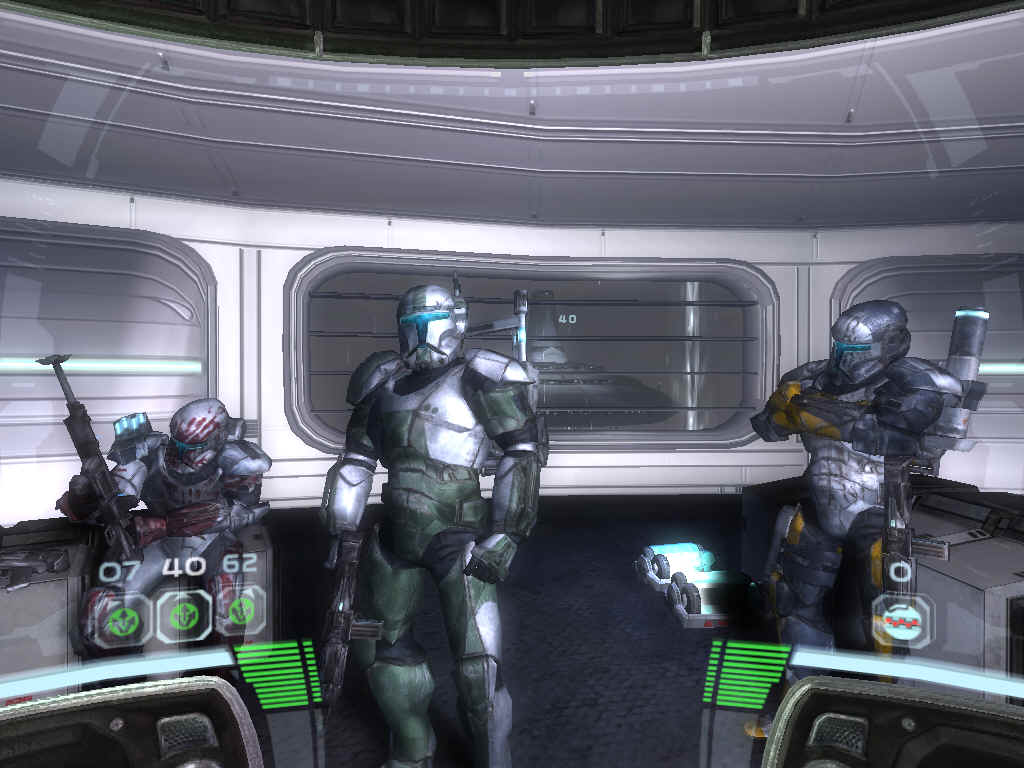Click the thermal detonator grenade icon

click(901, 621)
